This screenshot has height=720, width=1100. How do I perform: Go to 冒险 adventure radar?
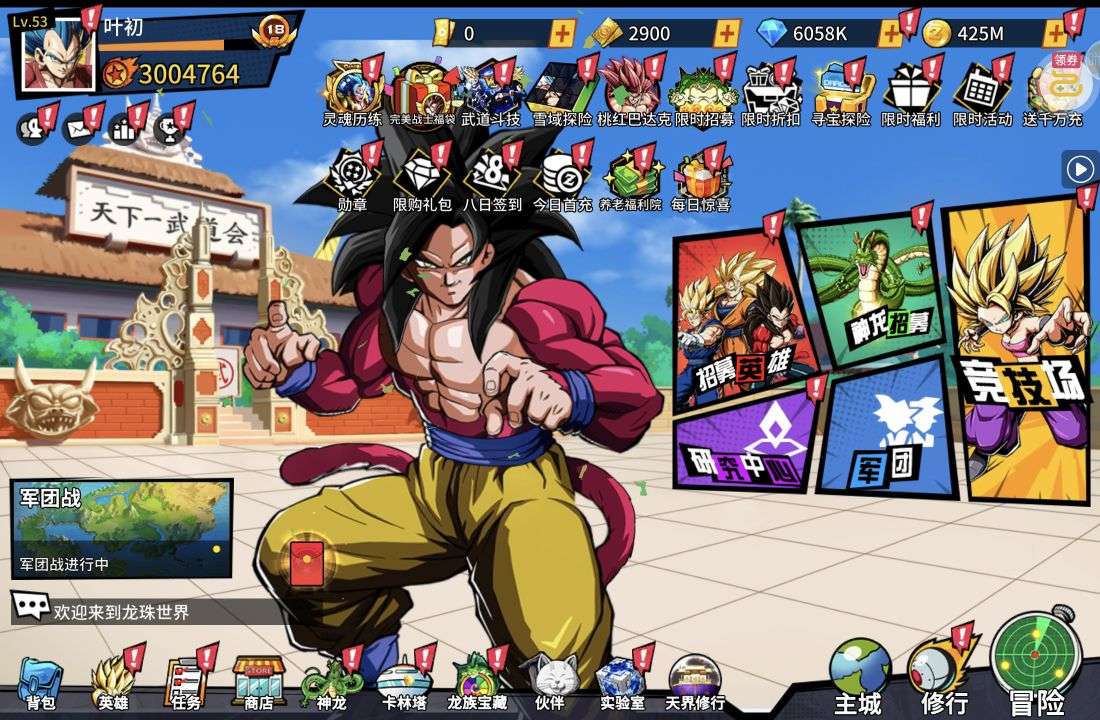click(x=1035, y=662)
